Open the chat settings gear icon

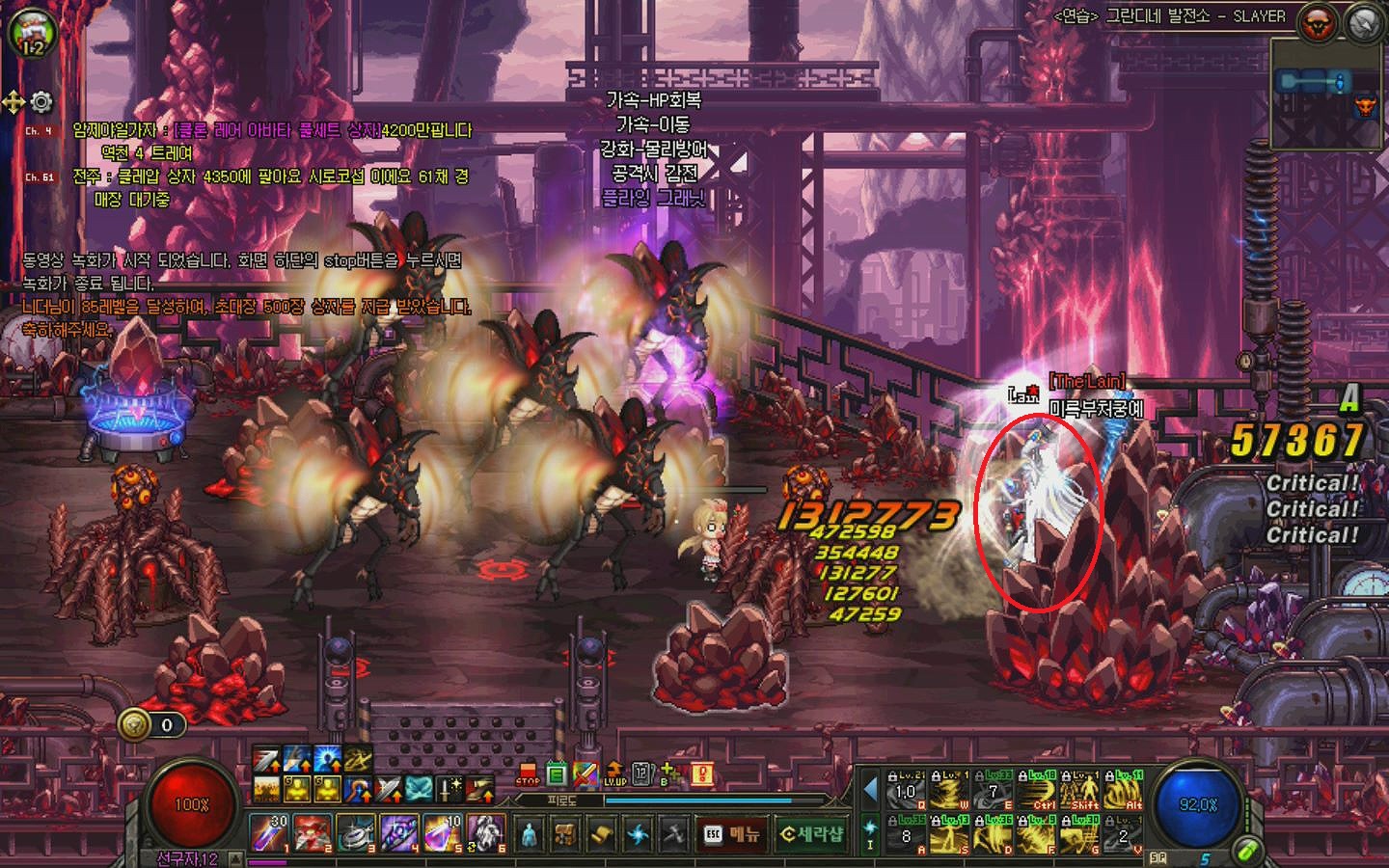[41, 101]
